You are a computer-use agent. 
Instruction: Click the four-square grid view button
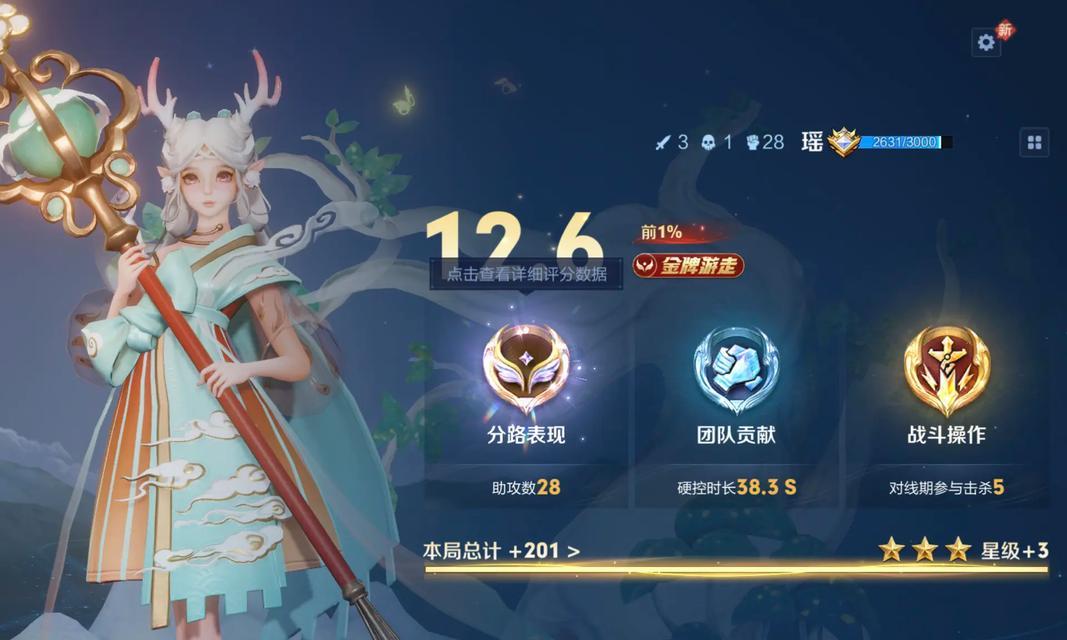tap(1034, 142)
